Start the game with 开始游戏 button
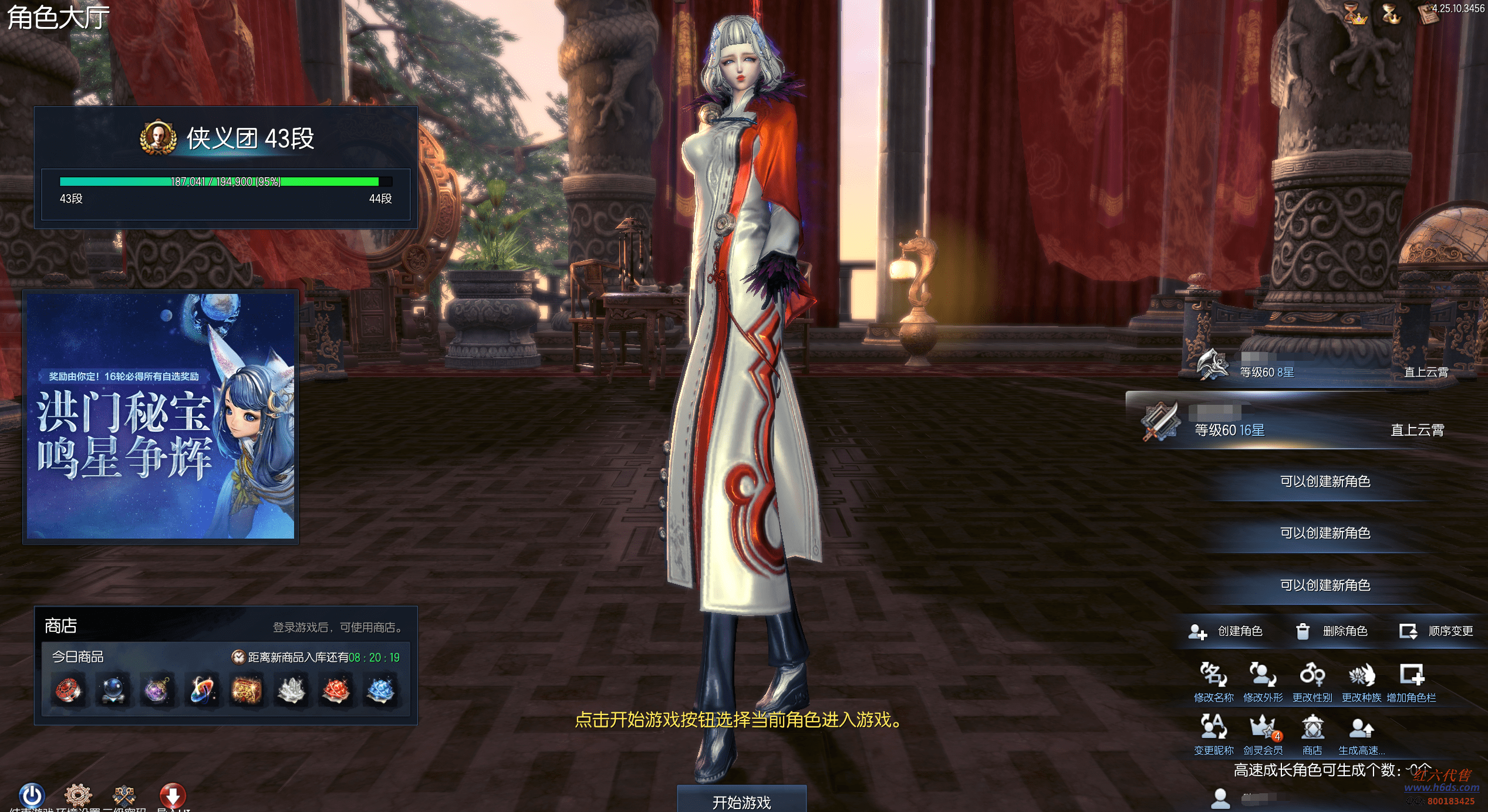The width and height of the screenshot is (1488, 812). pos(741,800)
